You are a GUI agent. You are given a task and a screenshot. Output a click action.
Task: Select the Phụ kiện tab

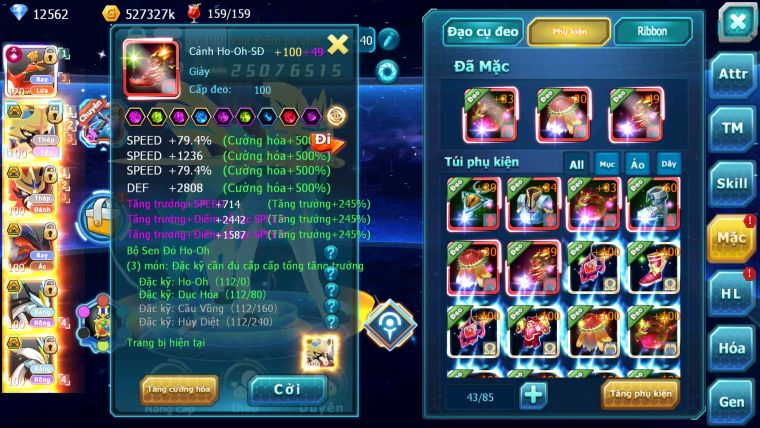(x=569, y=32)
